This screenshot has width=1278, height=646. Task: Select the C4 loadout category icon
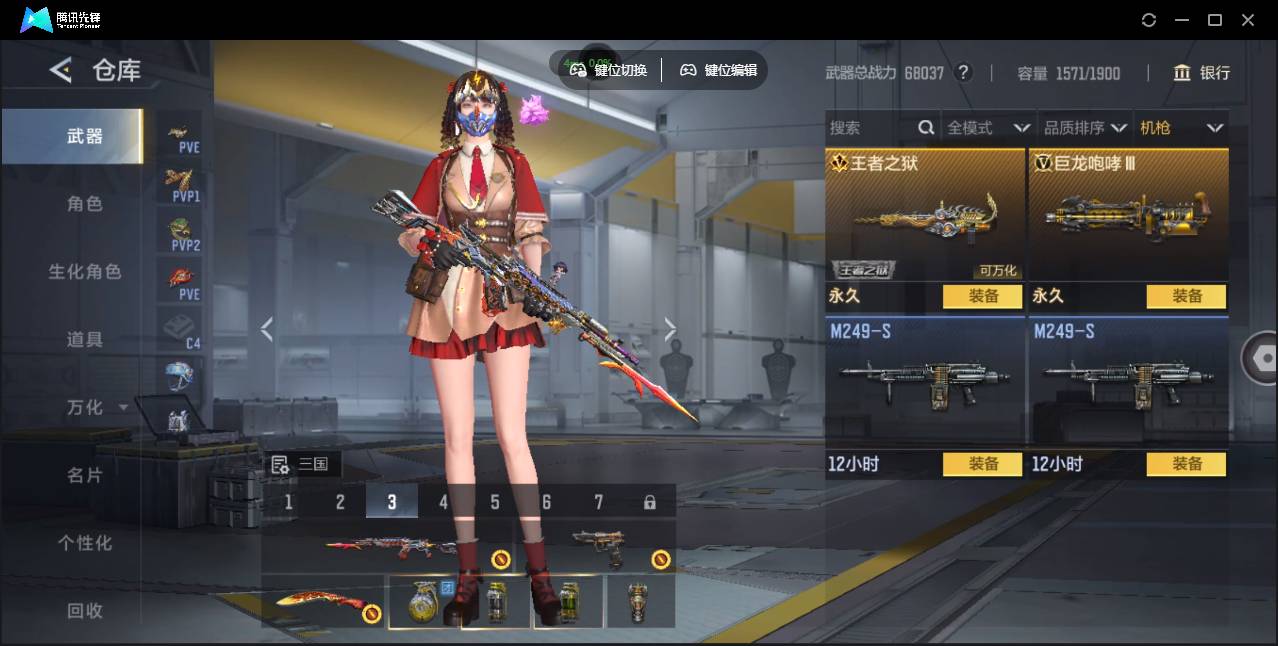[180, 330]
